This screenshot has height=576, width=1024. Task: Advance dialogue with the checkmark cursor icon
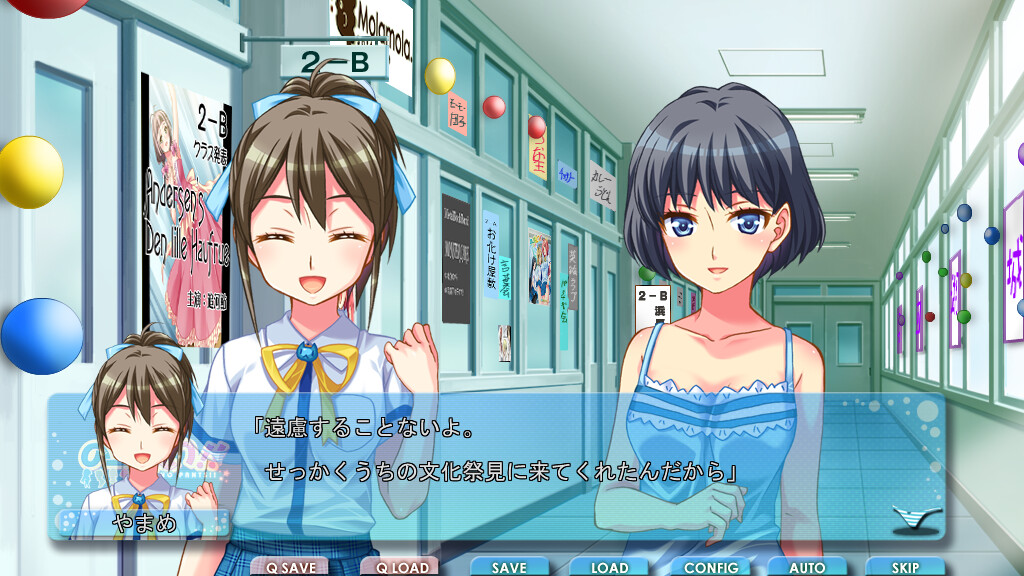tap(916, 519)
